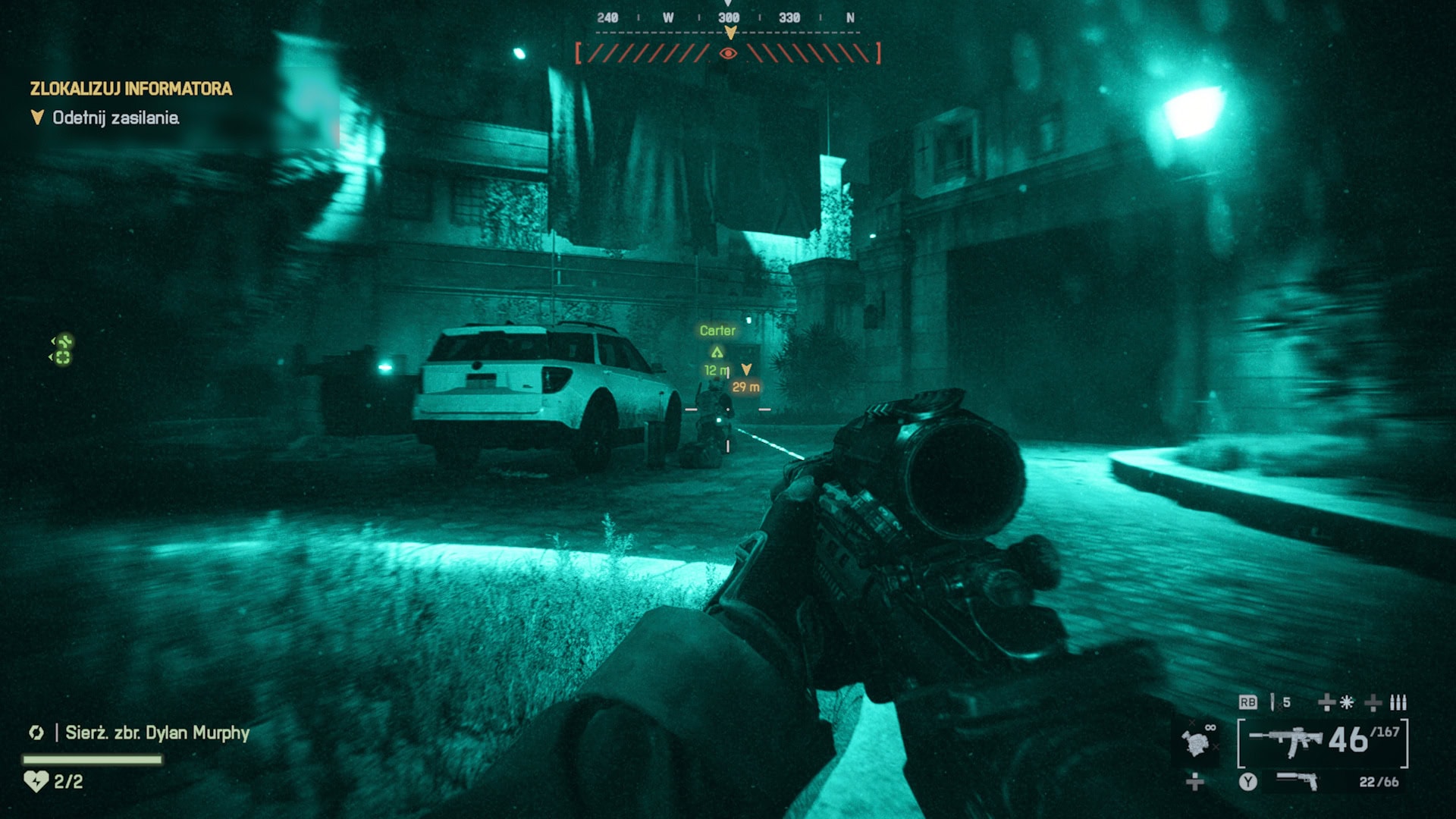Screen dimensions: 1456x819
Task: Click the squad emblem next to Dylan Murphy
Action: point(36,733)
